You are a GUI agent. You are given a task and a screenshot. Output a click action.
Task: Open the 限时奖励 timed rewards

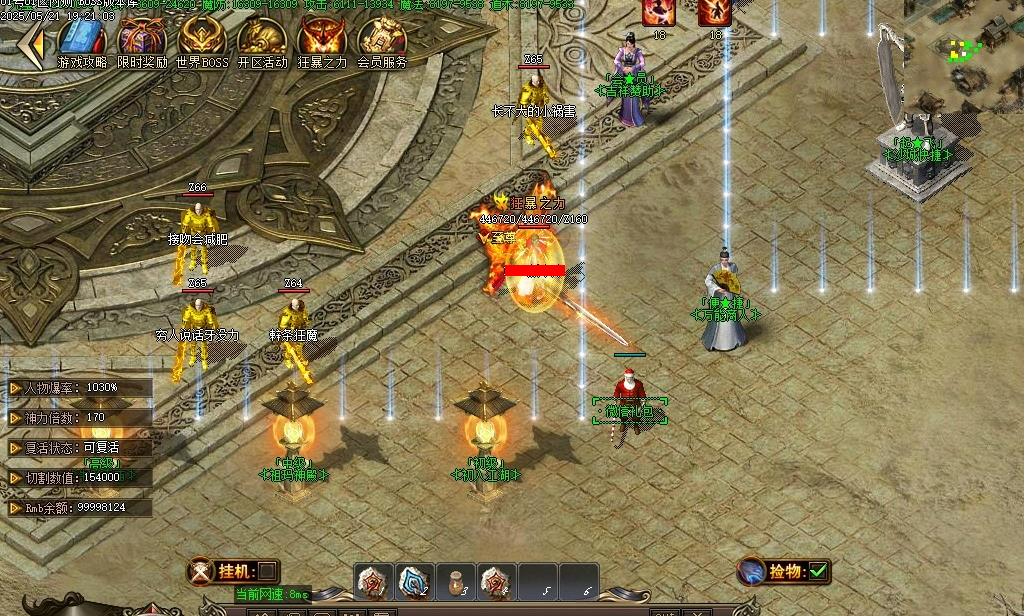[142, 40]
